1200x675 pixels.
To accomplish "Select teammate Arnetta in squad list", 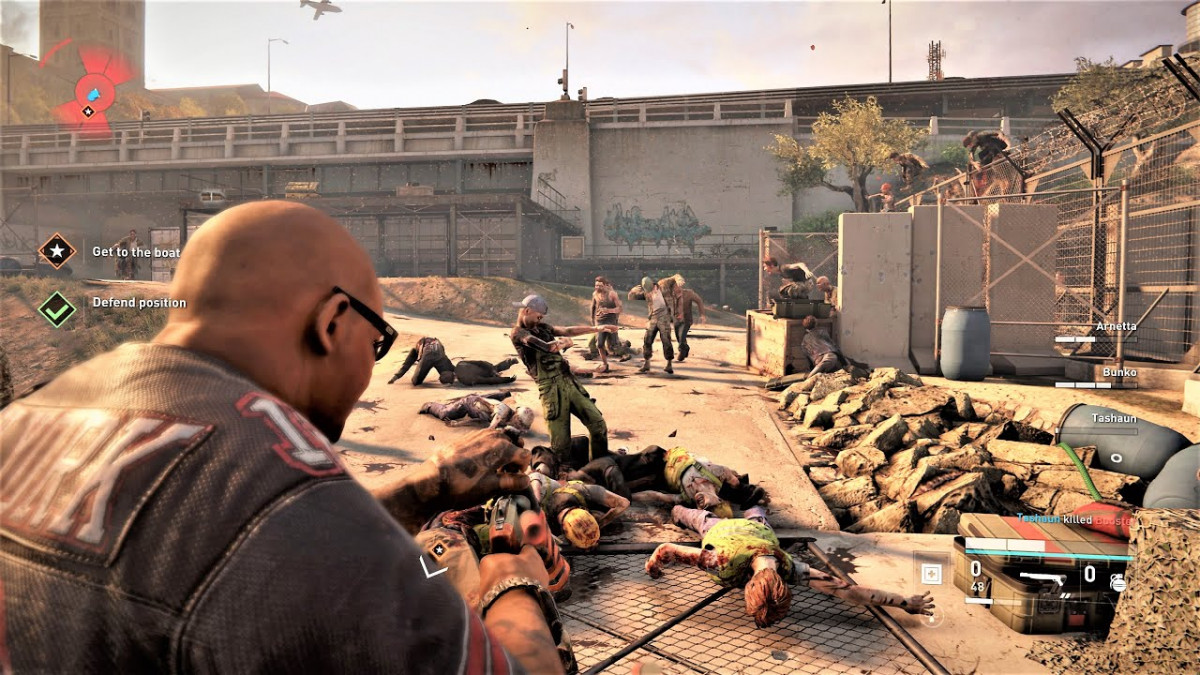I will [x=1116, y=325].
